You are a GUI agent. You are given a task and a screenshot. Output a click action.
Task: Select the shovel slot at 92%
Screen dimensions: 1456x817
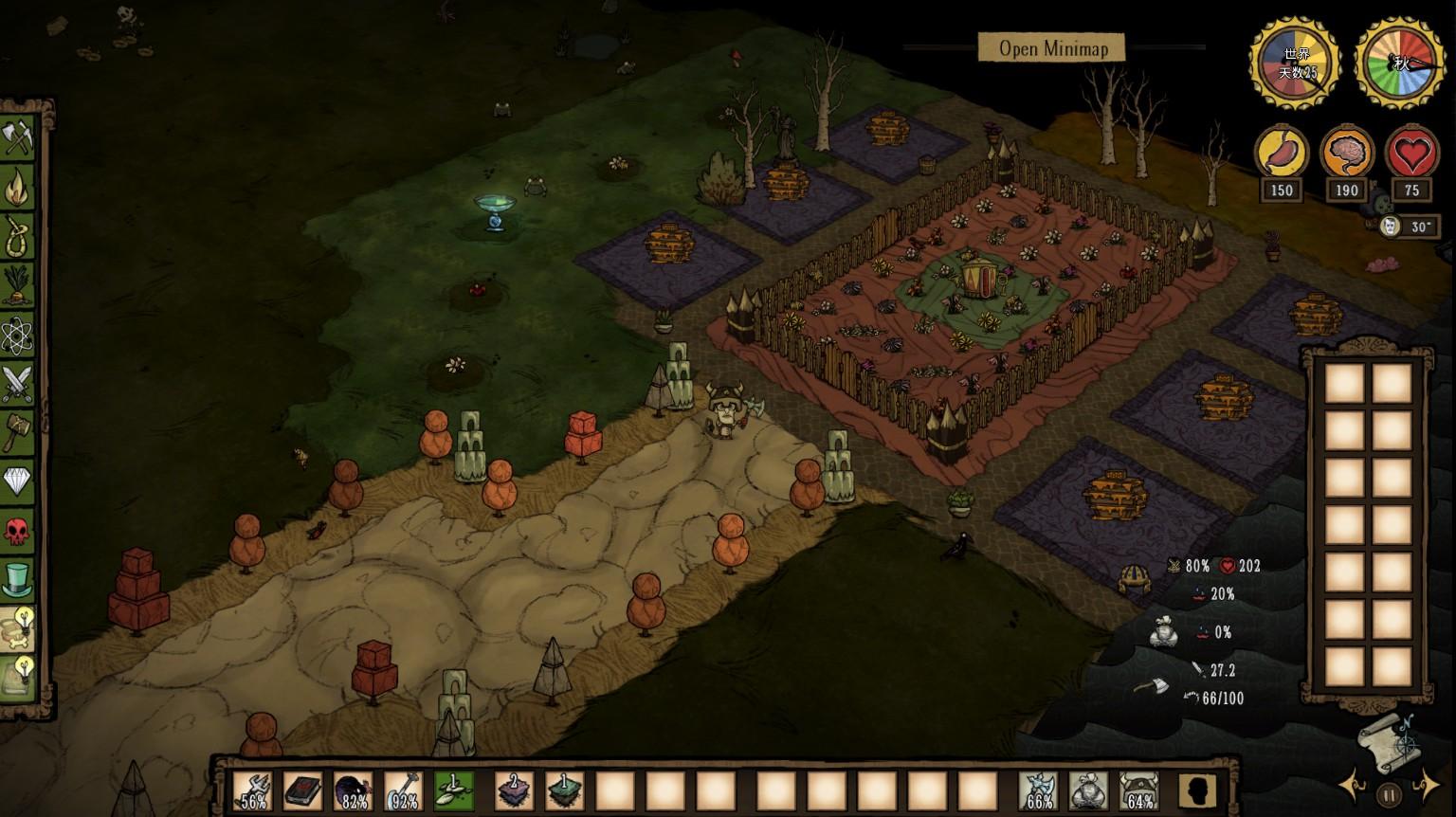[404, 790]
